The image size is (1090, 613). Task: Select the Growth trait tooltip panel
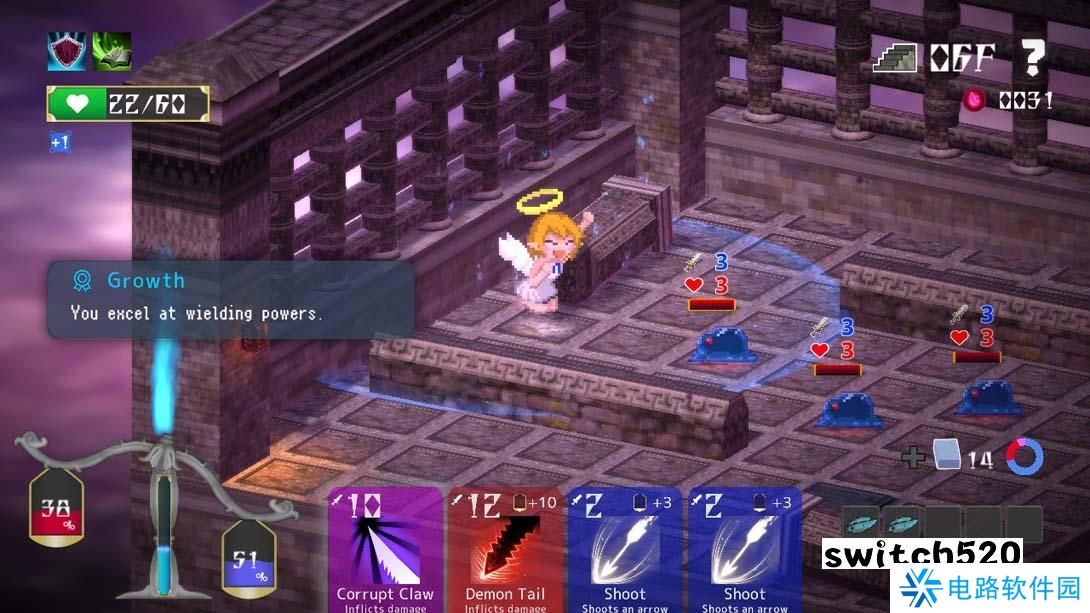coord(230,298)
